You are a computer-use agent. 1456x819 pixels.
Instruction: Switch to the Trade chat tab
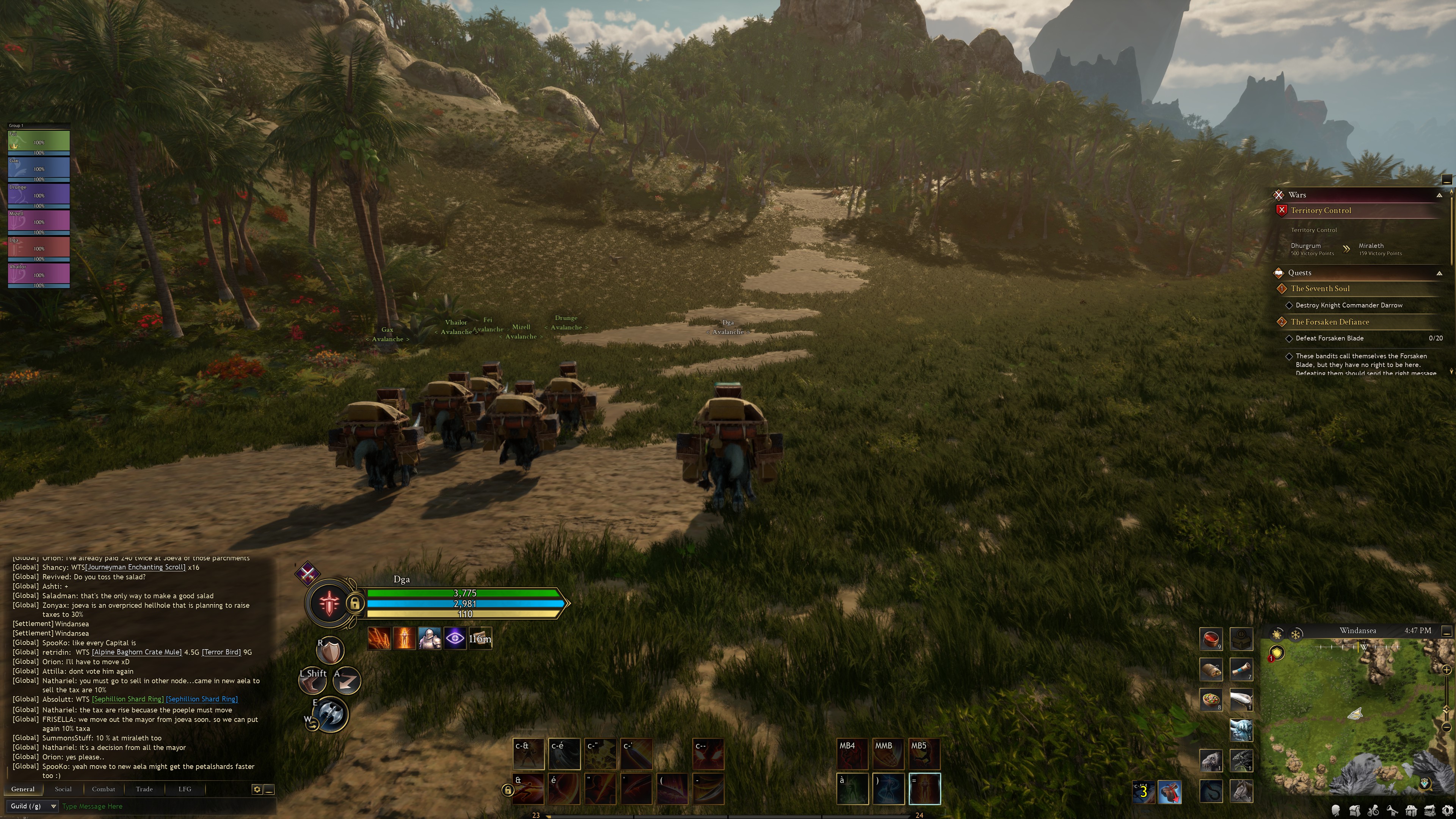click(144, 789)
